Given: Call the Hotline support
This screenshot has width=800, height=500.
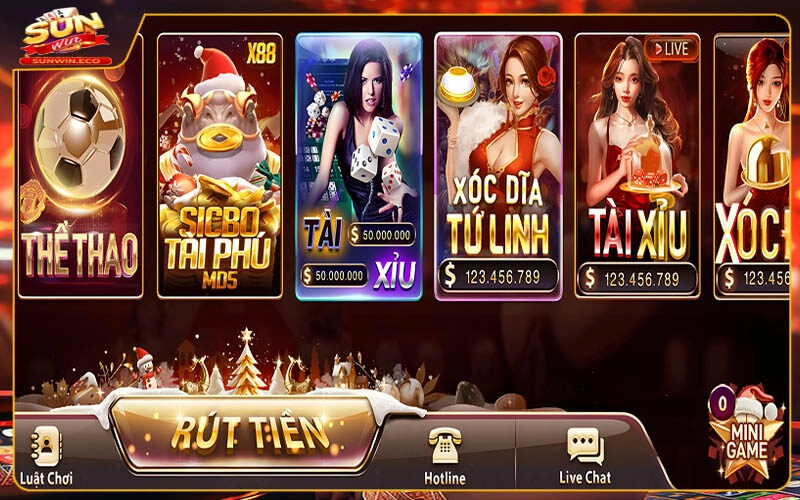Looking at the screenshot, I should tap(445, 456).
